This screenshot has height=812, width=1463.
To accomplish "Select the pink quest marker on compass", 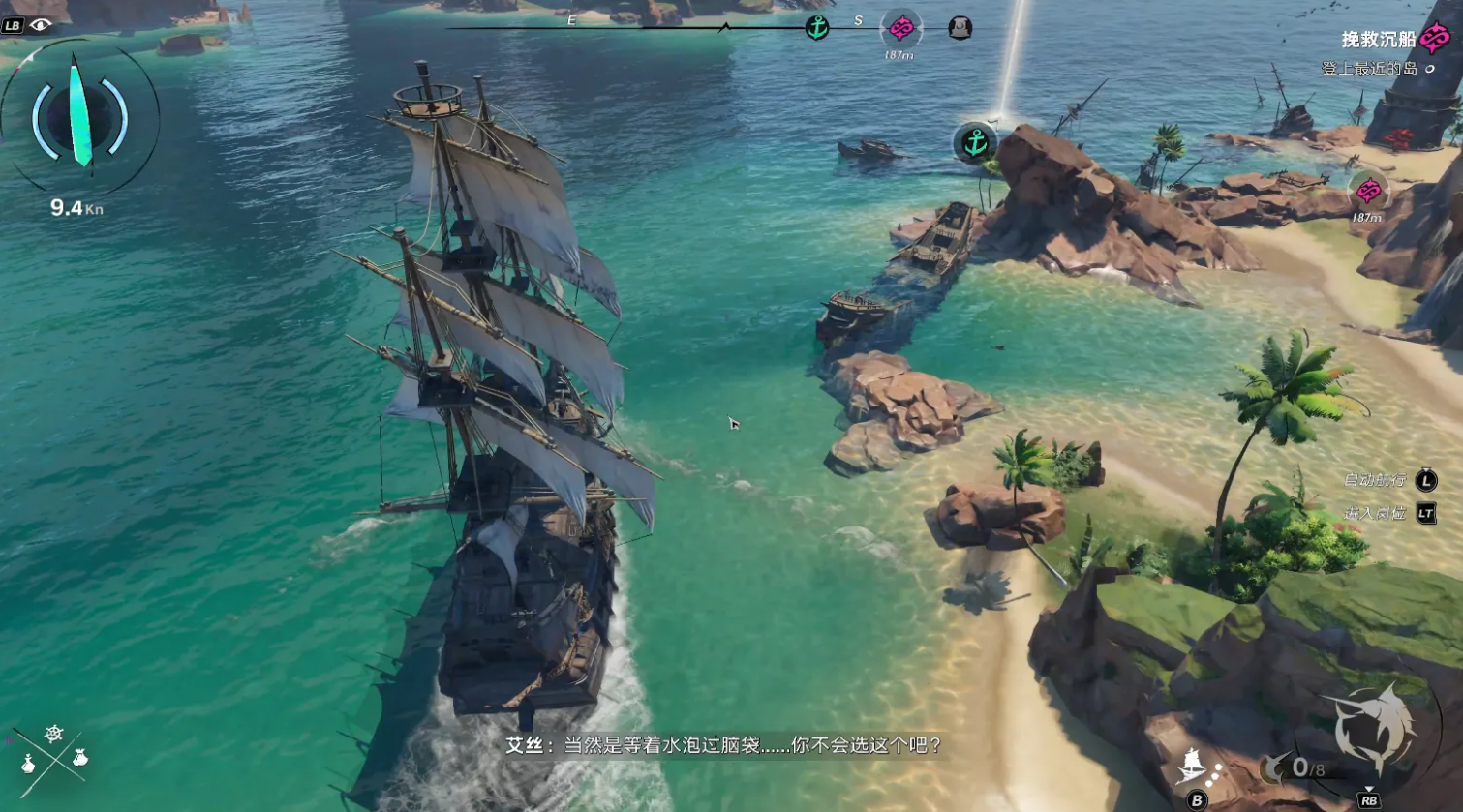I will [900, 29].
